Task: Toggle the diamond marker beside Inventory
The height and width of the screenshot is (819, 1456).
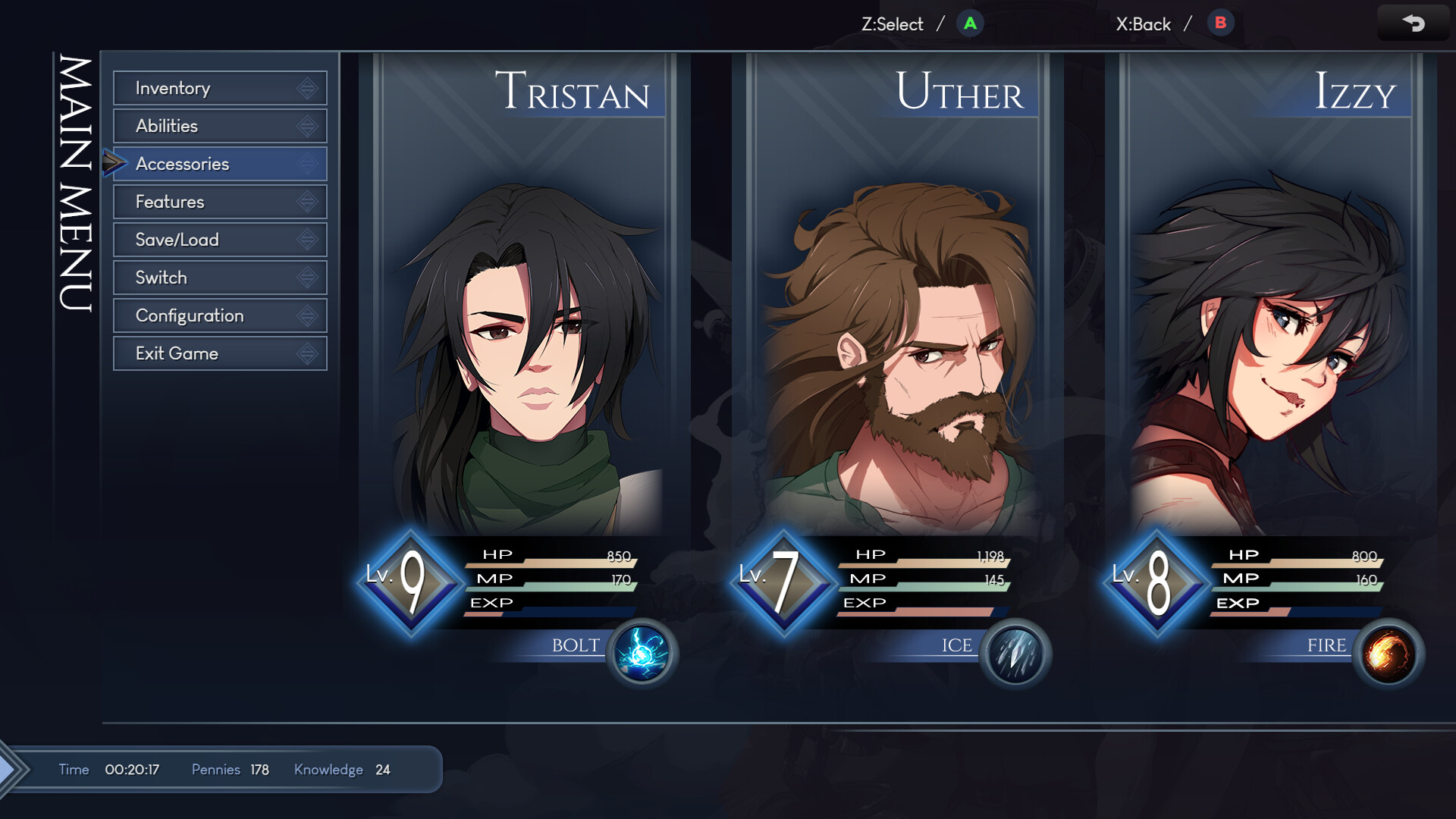Action: [x=306, y=88]
